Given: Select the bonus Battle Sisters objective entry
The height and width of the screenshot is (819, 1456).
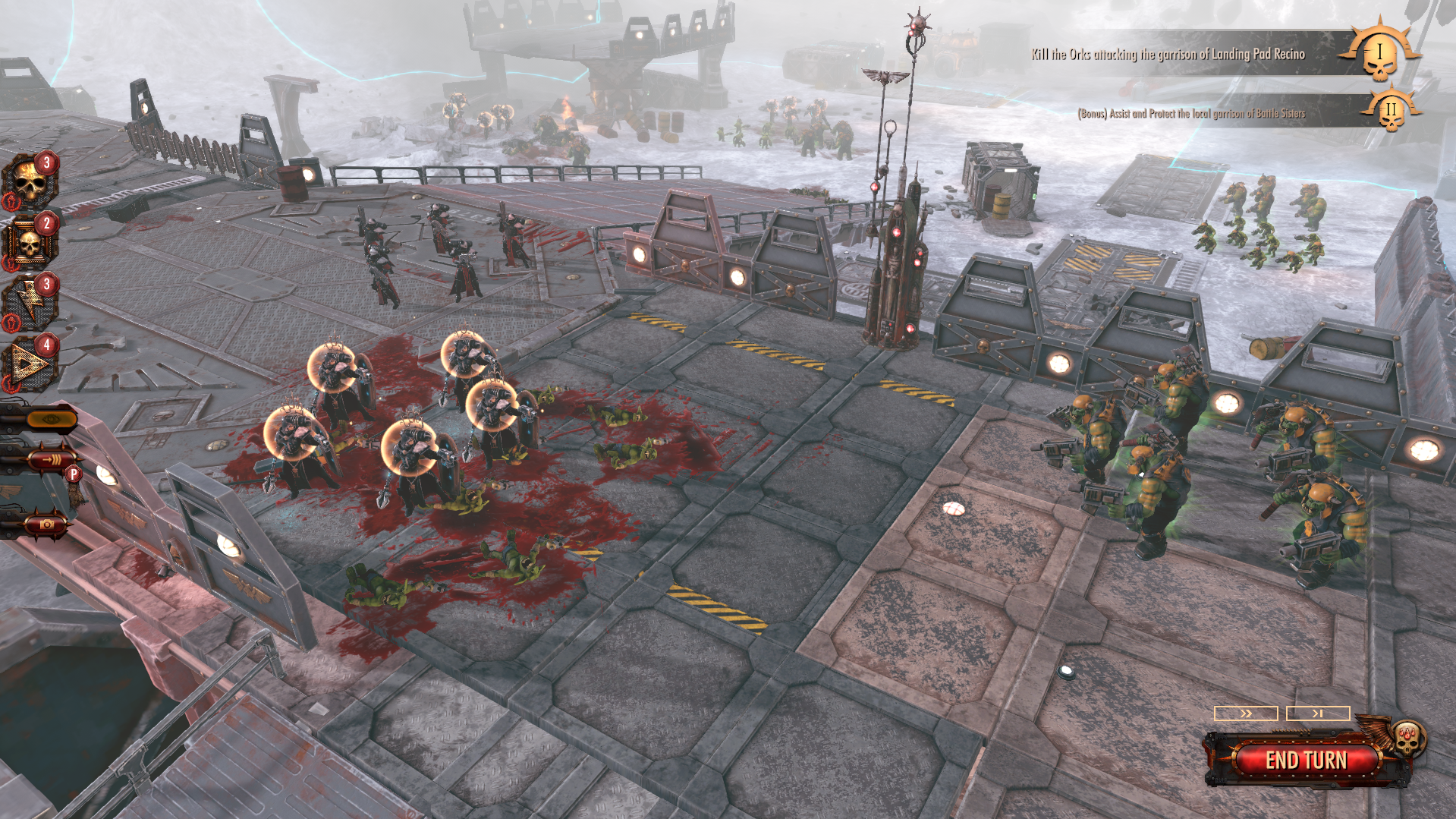Looking at the screenshot, I should coord(1191,114).
